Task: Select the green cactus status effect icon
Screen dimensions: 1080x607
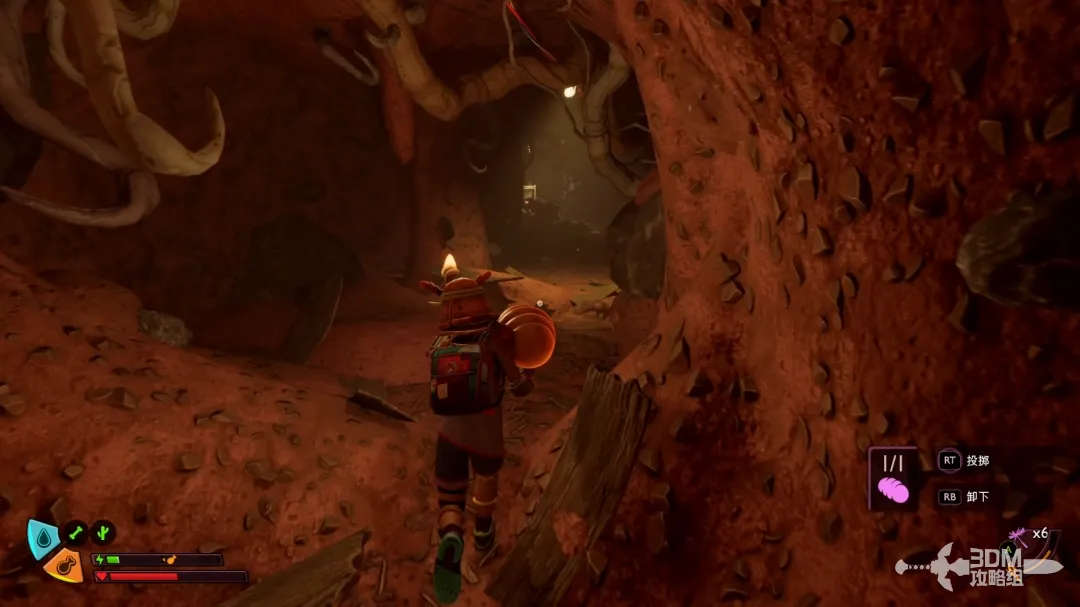Action: coord(103,532)
